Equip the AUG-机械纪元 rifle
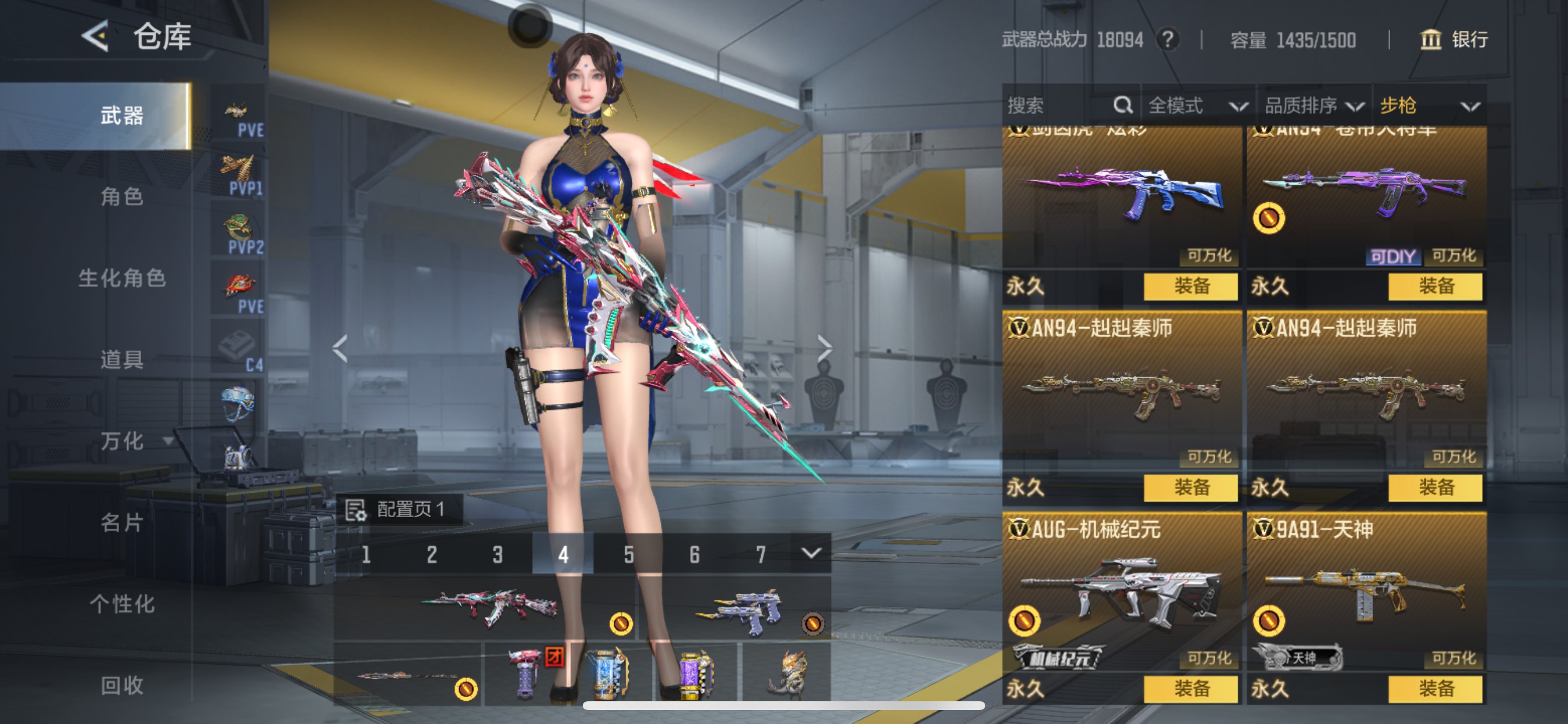The image size is (1568, 724). pos(1190,688)
